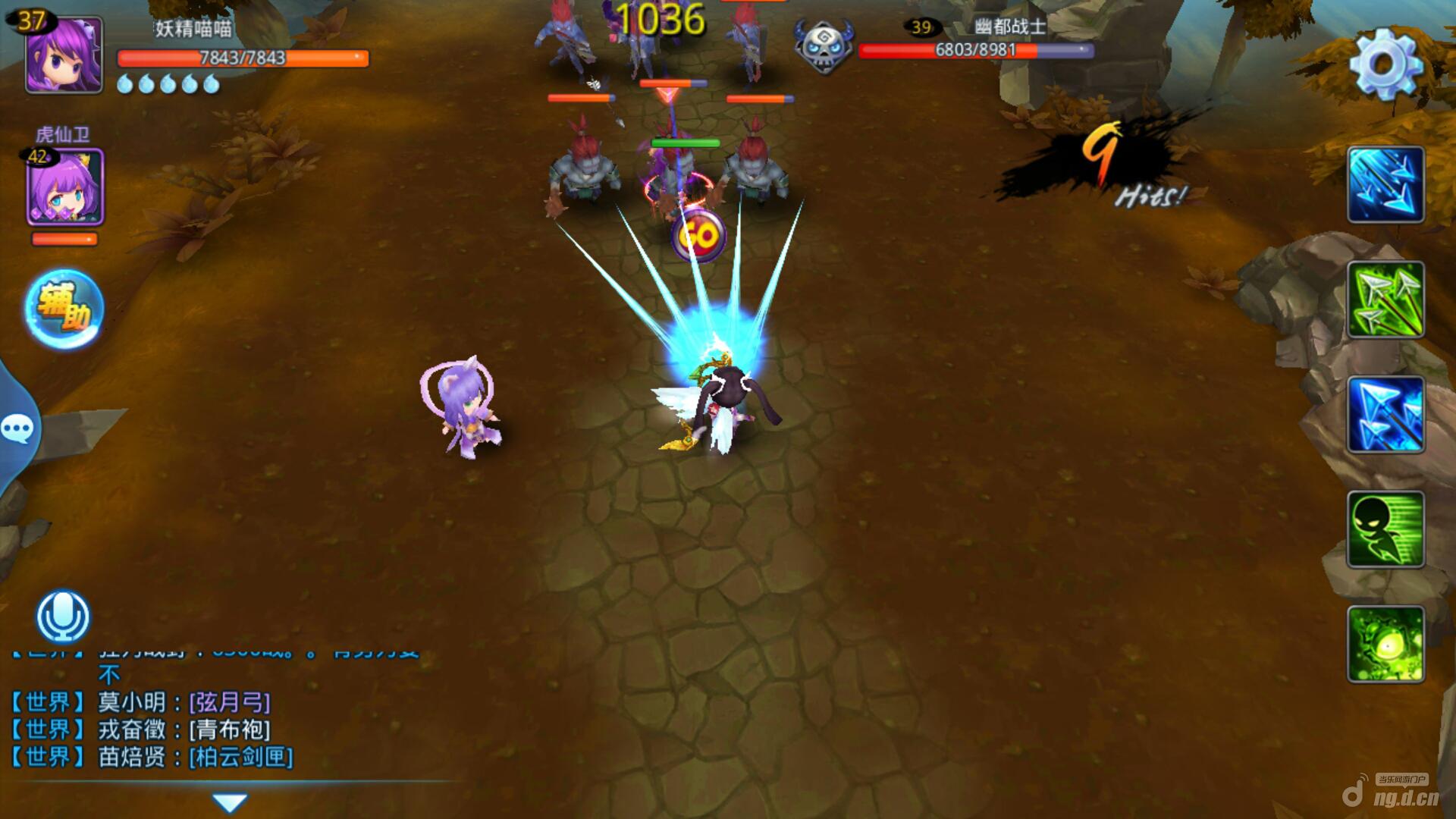1456x819 pixels.
Task: Use the green multi-arrow skill
Action: [x=1385, y=300]
